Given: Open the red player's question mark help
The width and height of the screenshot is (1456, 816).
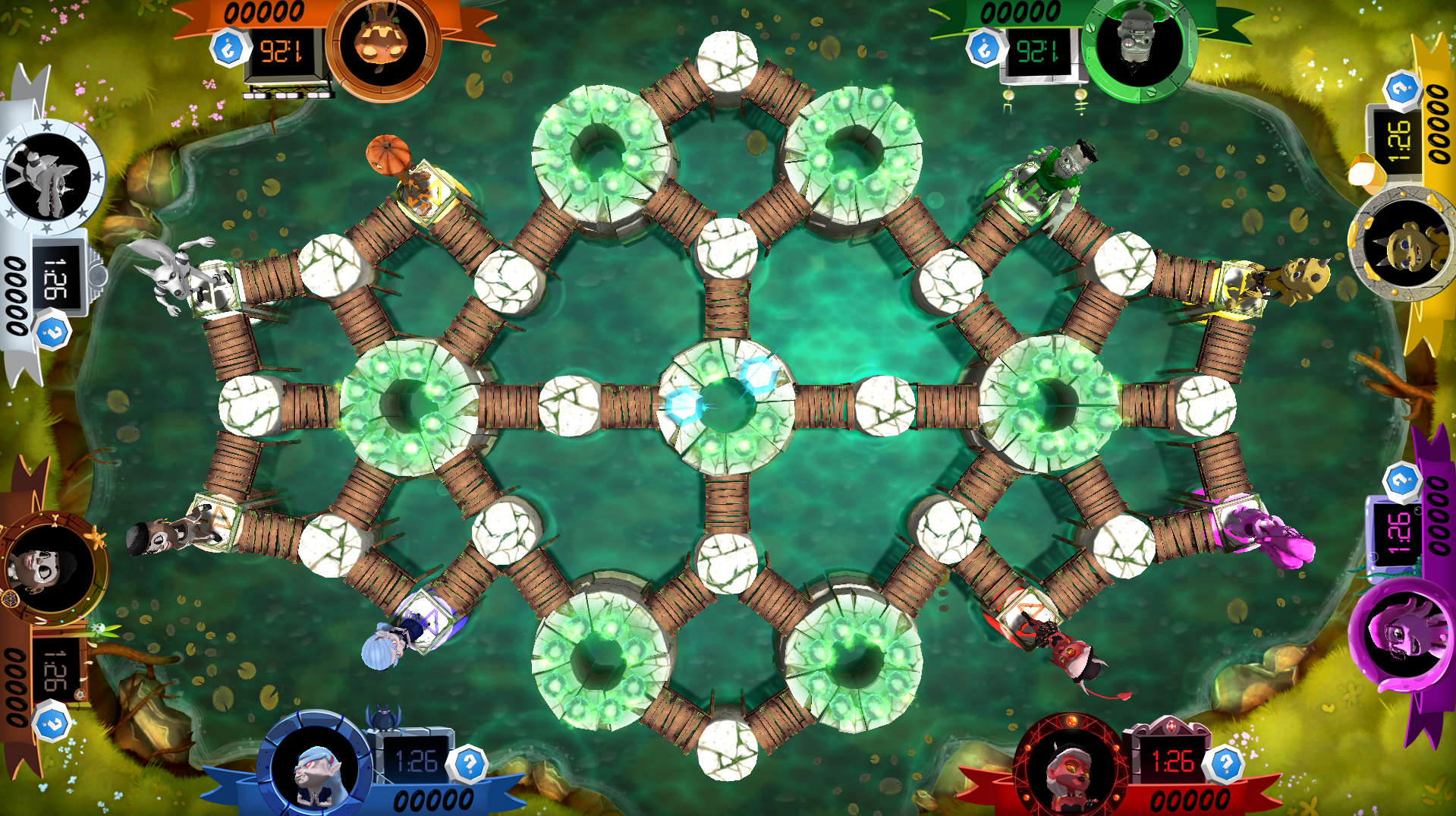Looking at the screenshot, I should [1225, 763].
